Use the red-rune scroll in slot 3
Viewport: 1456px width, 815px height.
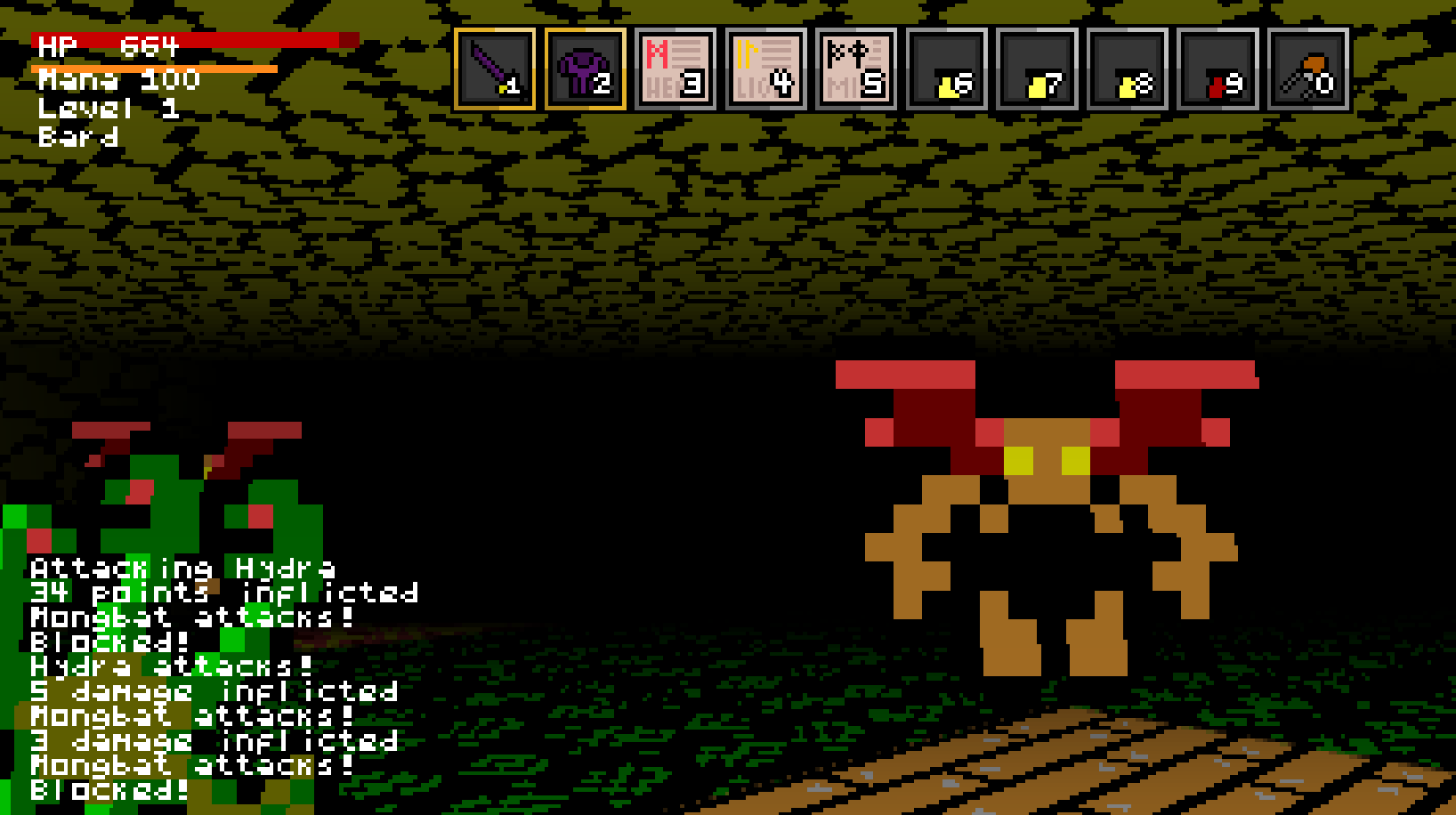coord(675,69)
